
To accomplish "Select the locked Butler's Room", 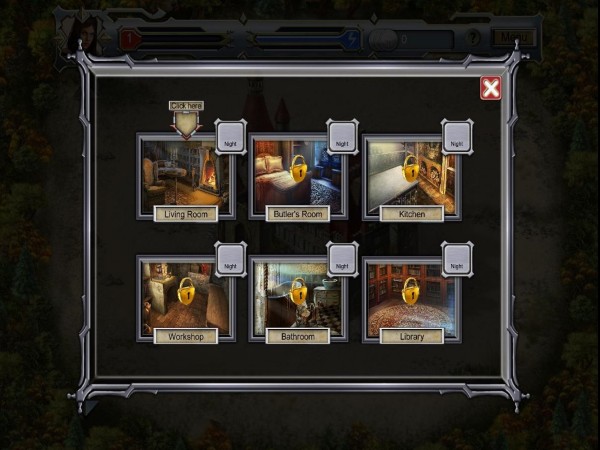I will coord(298,172).
